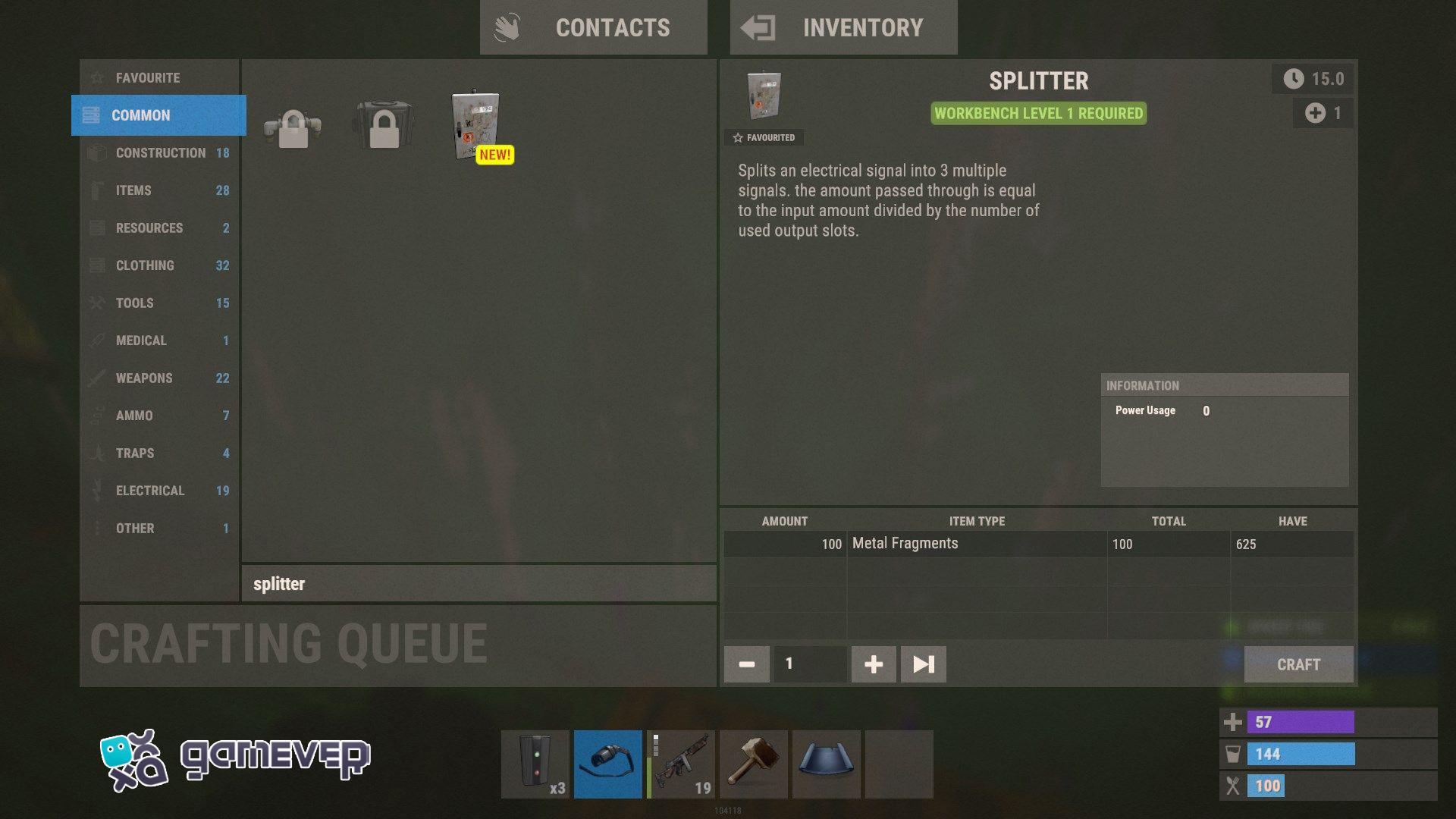
Task: Select the Tools category
Action: click(158, 303)
